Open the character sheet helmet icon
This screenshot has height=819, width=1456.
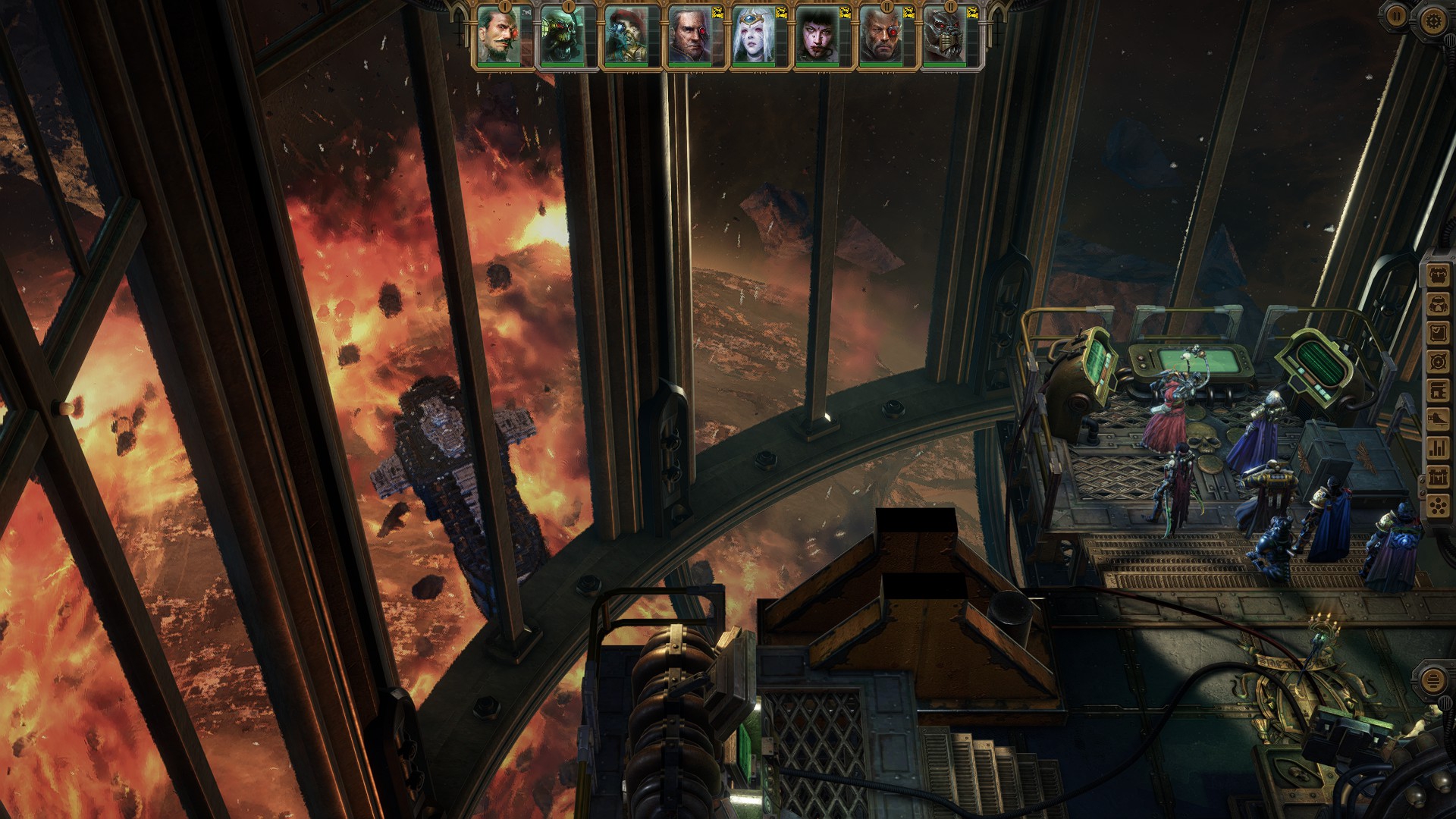click(1437, 304)
